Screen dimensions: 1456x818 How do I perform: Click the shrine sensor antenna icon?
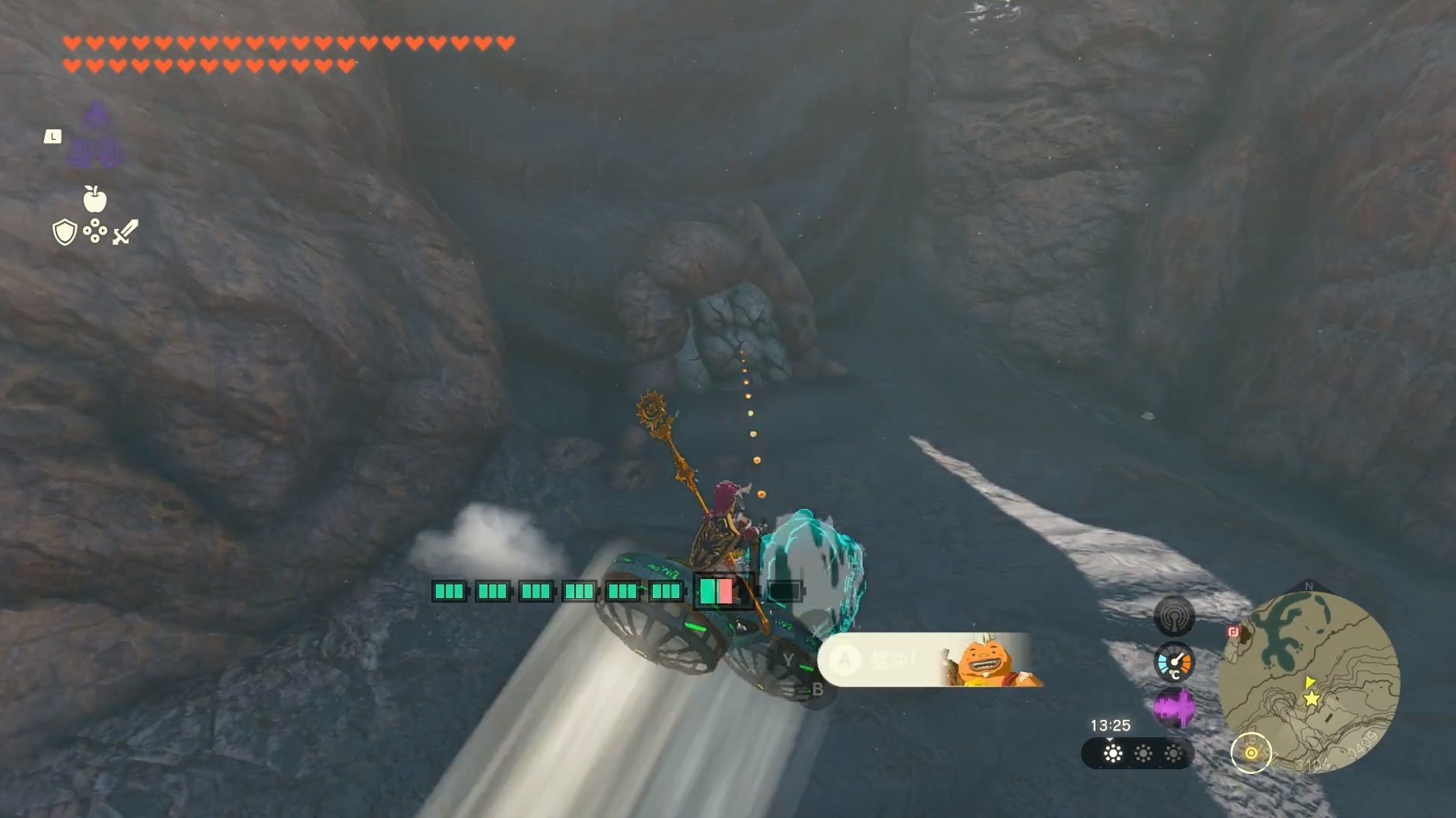point(1173,616)
